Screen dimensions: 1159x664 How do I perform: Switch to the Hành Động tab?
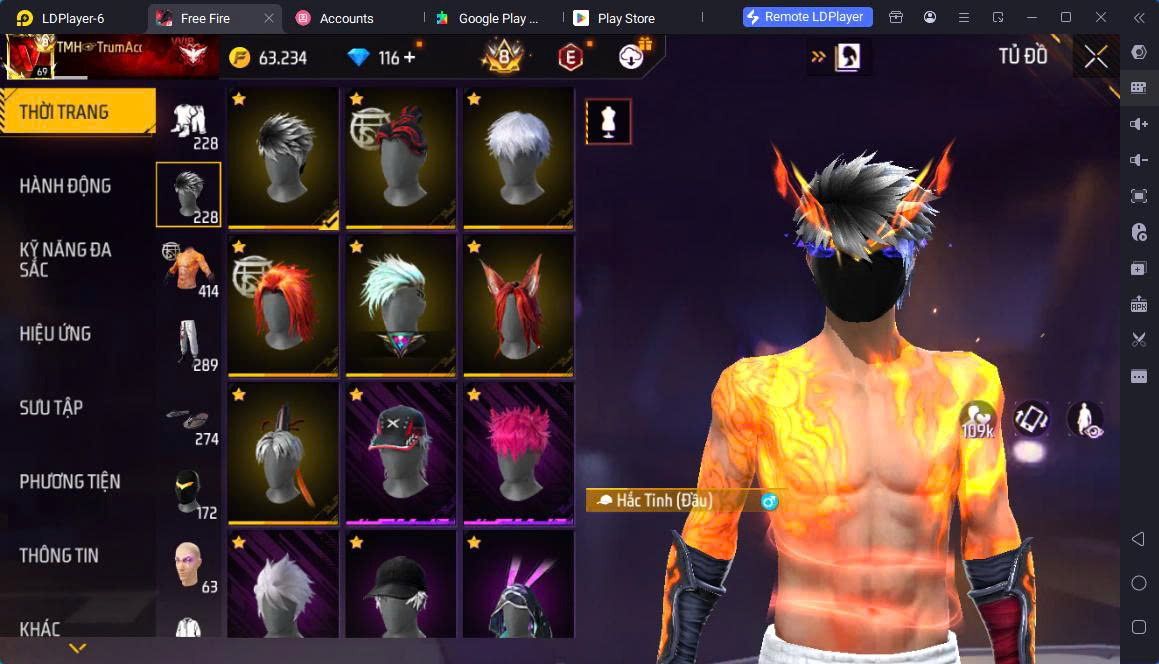pos(66,186)
